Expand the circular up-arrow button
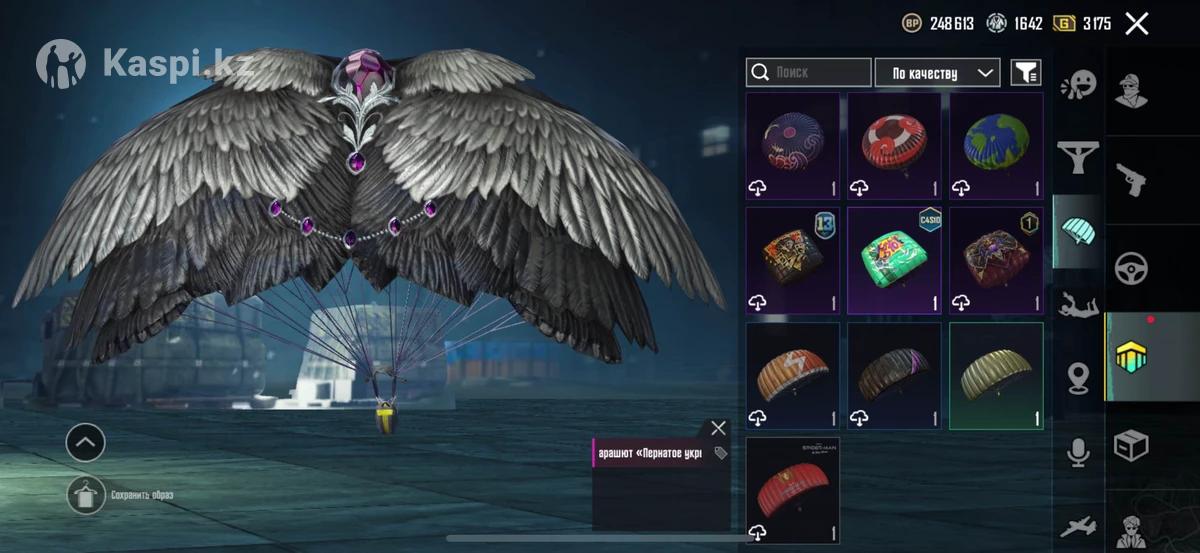The height and width of the screenshot is (553, 1200). (85, 441)
